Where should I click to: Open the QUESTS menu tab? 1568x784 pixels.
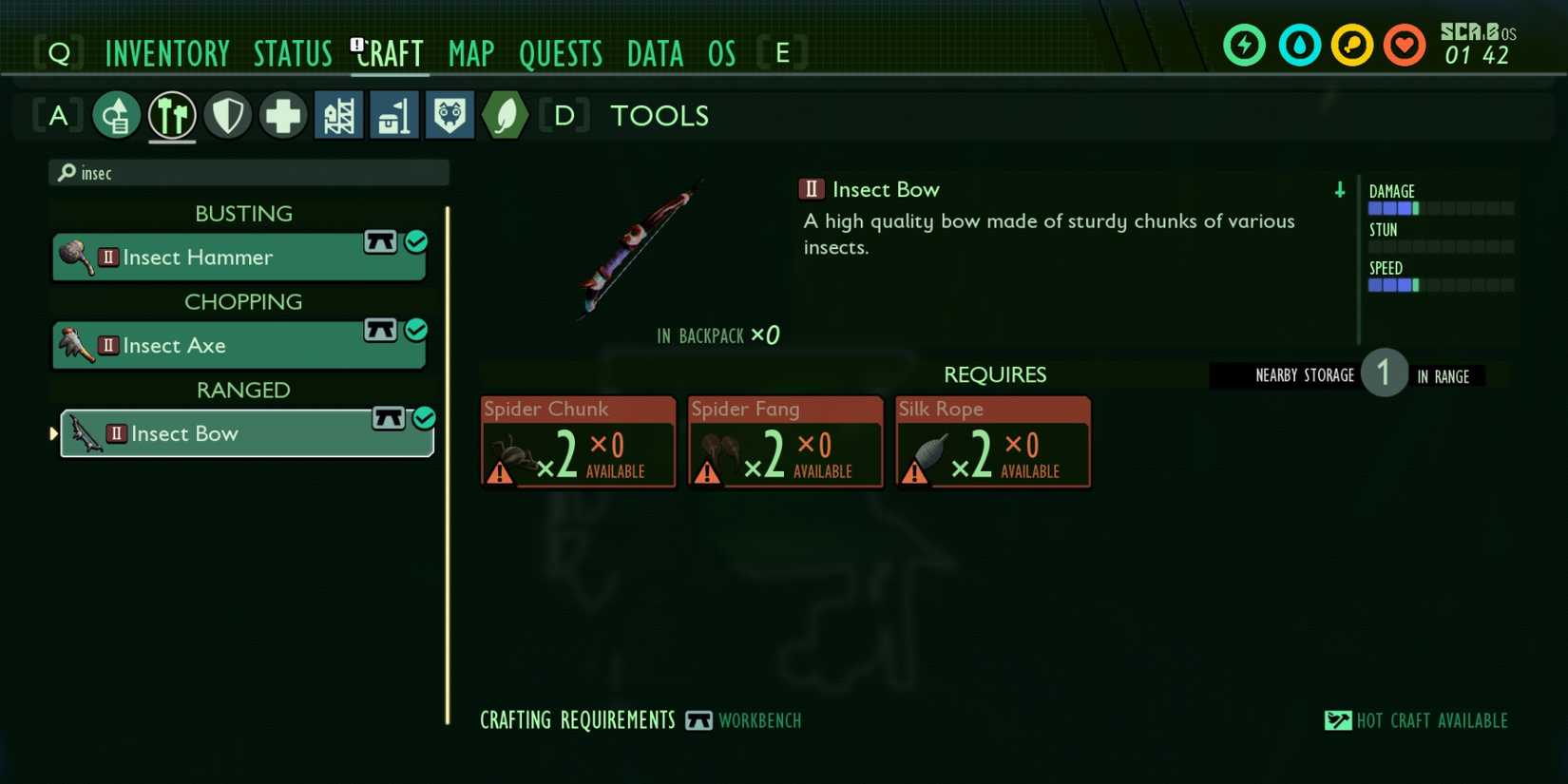click(x=561, y=53)
